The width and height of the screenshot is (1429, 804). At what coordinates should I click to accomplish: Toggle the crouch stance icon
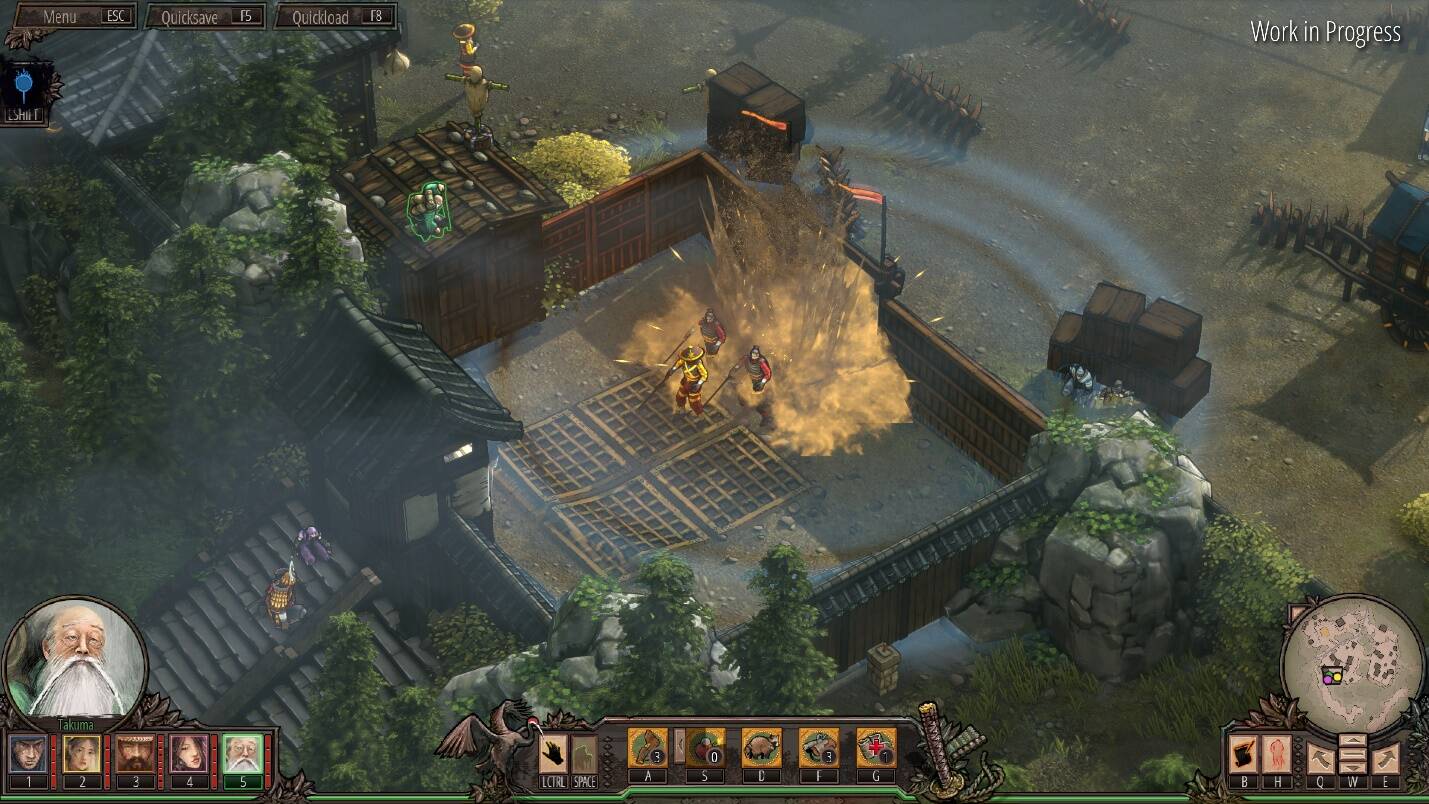[584, 754]
